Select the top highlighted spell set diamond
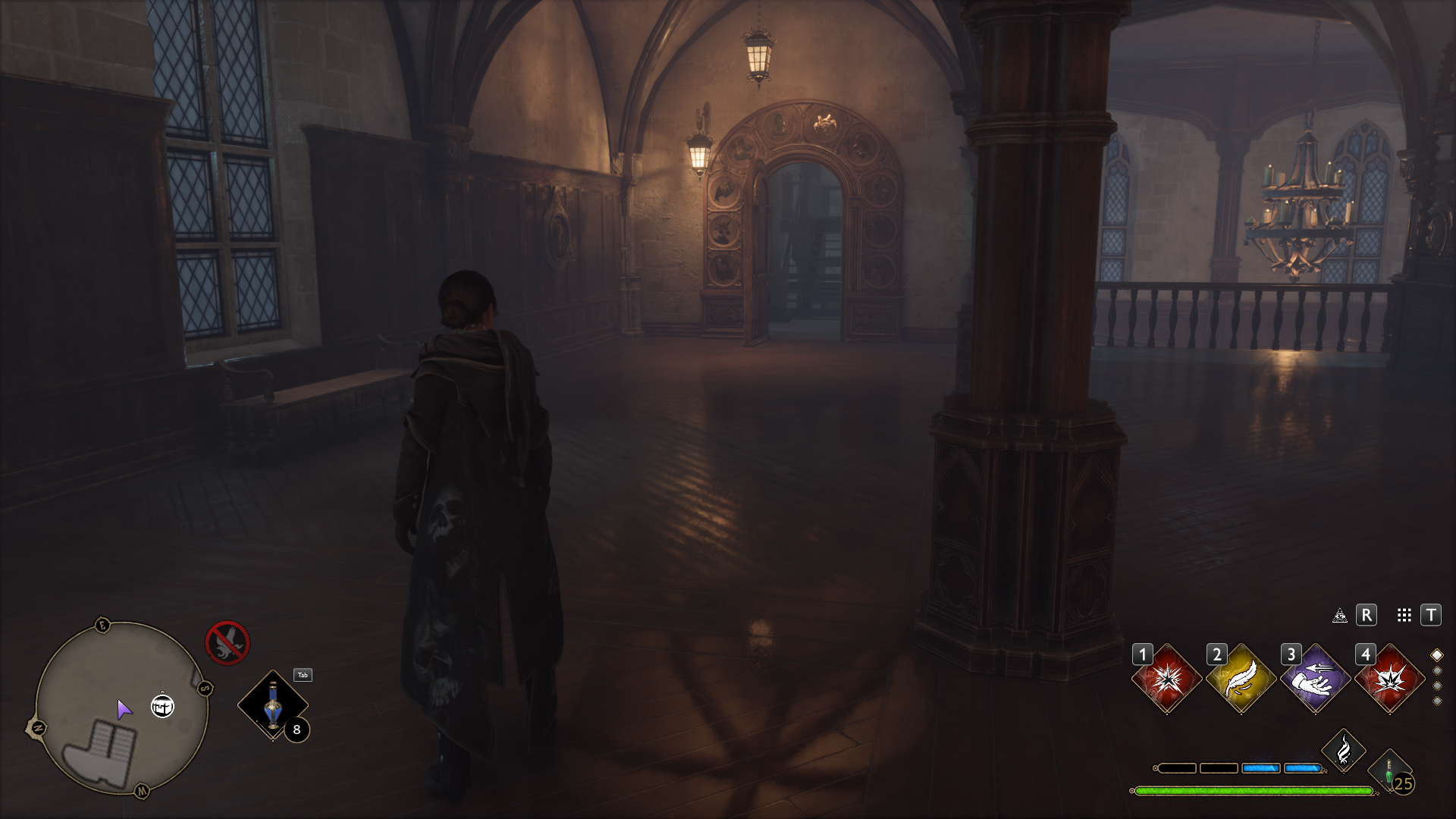The width and height of the screenshot is (1456, 819). pyautogui.click(x=1436, y=655)
